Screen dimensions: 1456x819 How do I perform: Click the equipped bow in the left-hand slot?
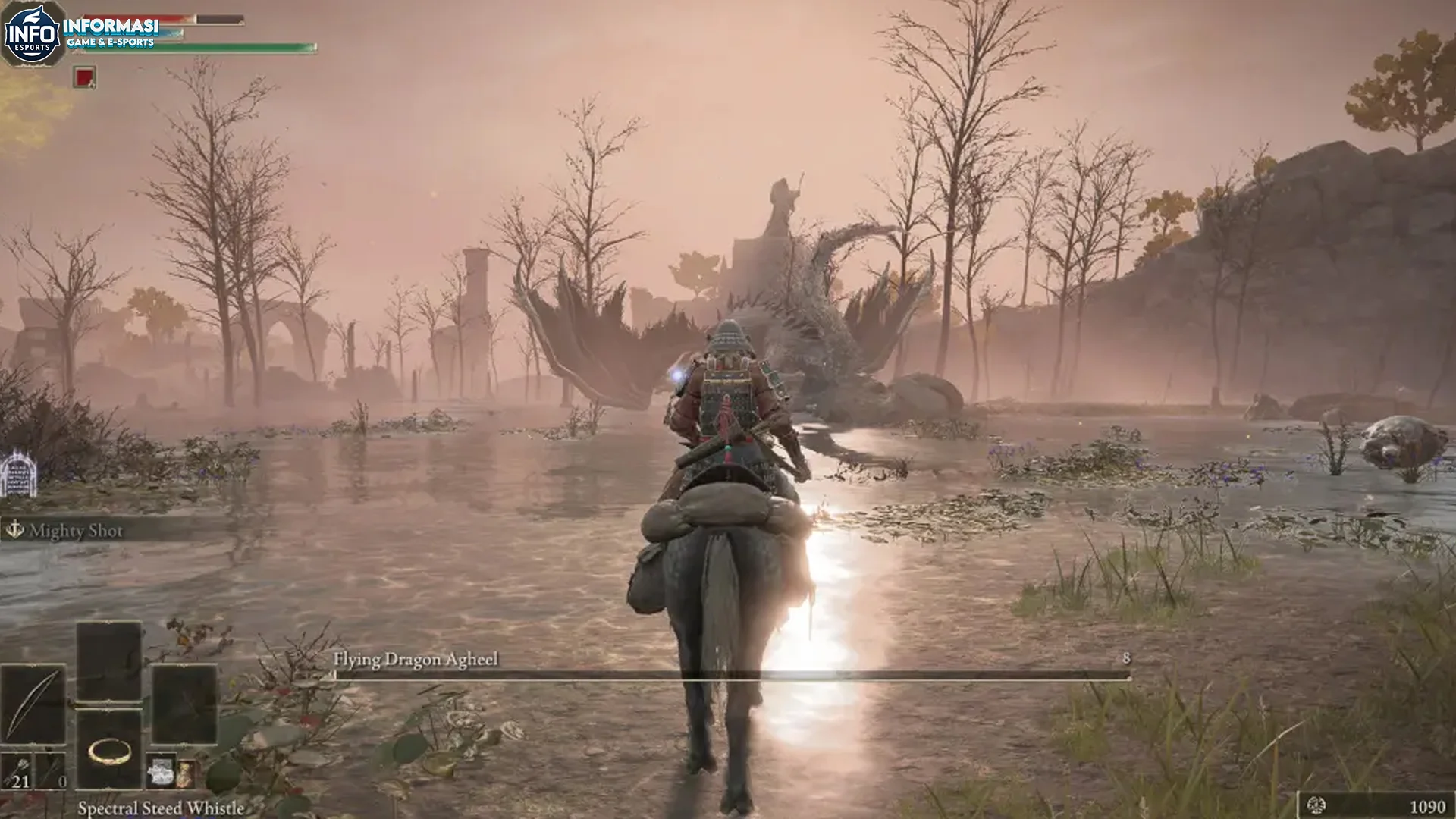coord(33,701)
